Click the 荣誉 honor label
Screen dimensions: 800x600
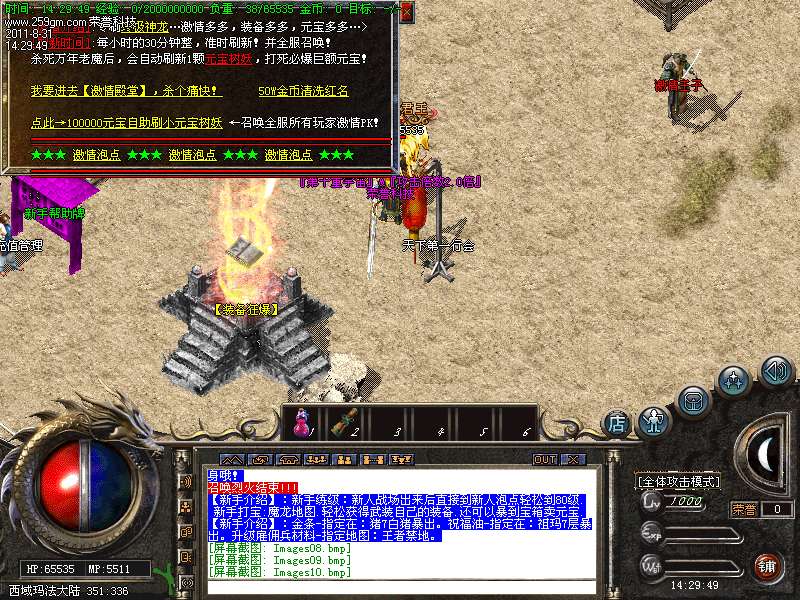pos(744,509)
